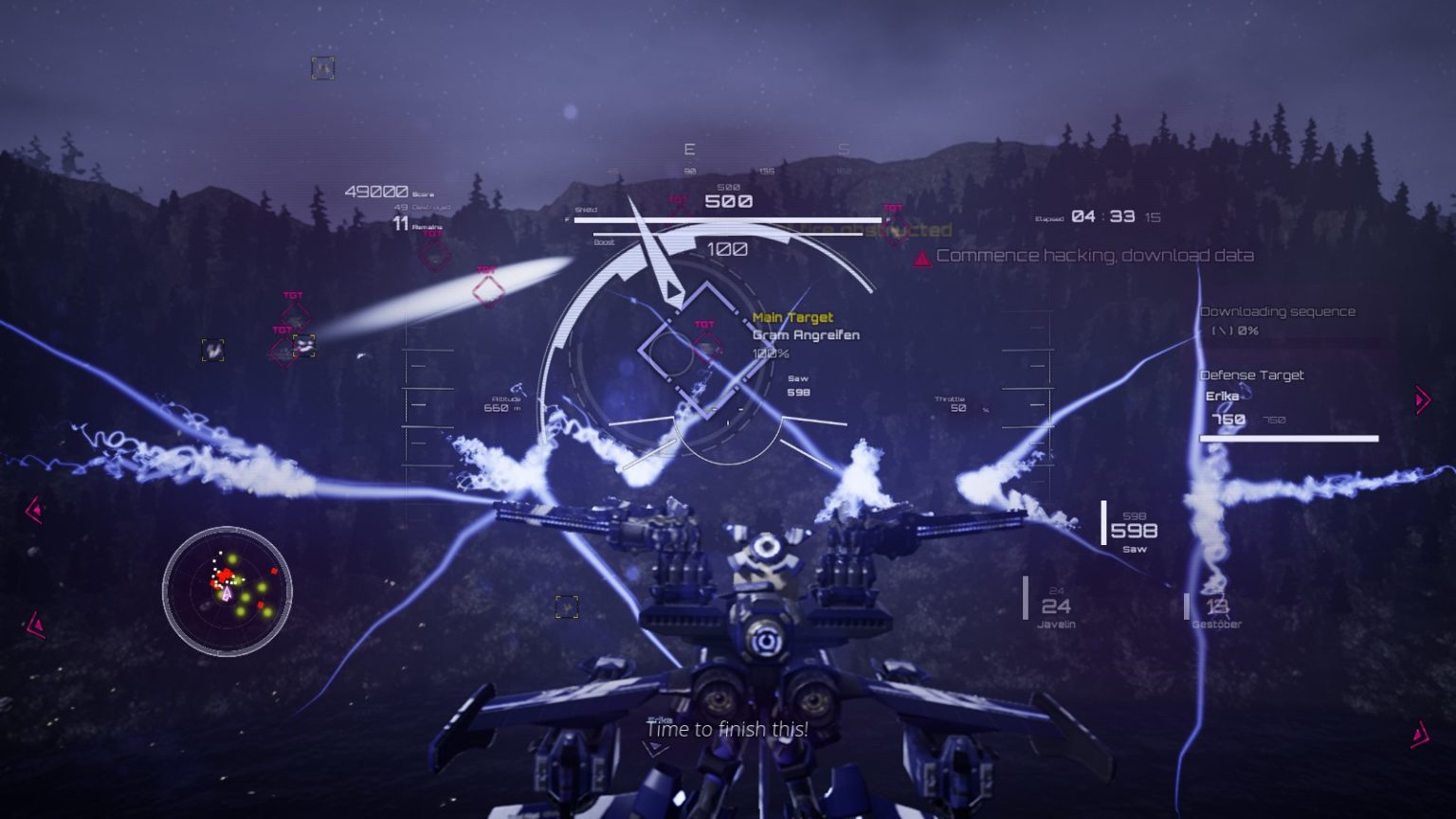Choose the Gestöber weapon slot
The image size is (1456, 819).
coord(1215,609)
